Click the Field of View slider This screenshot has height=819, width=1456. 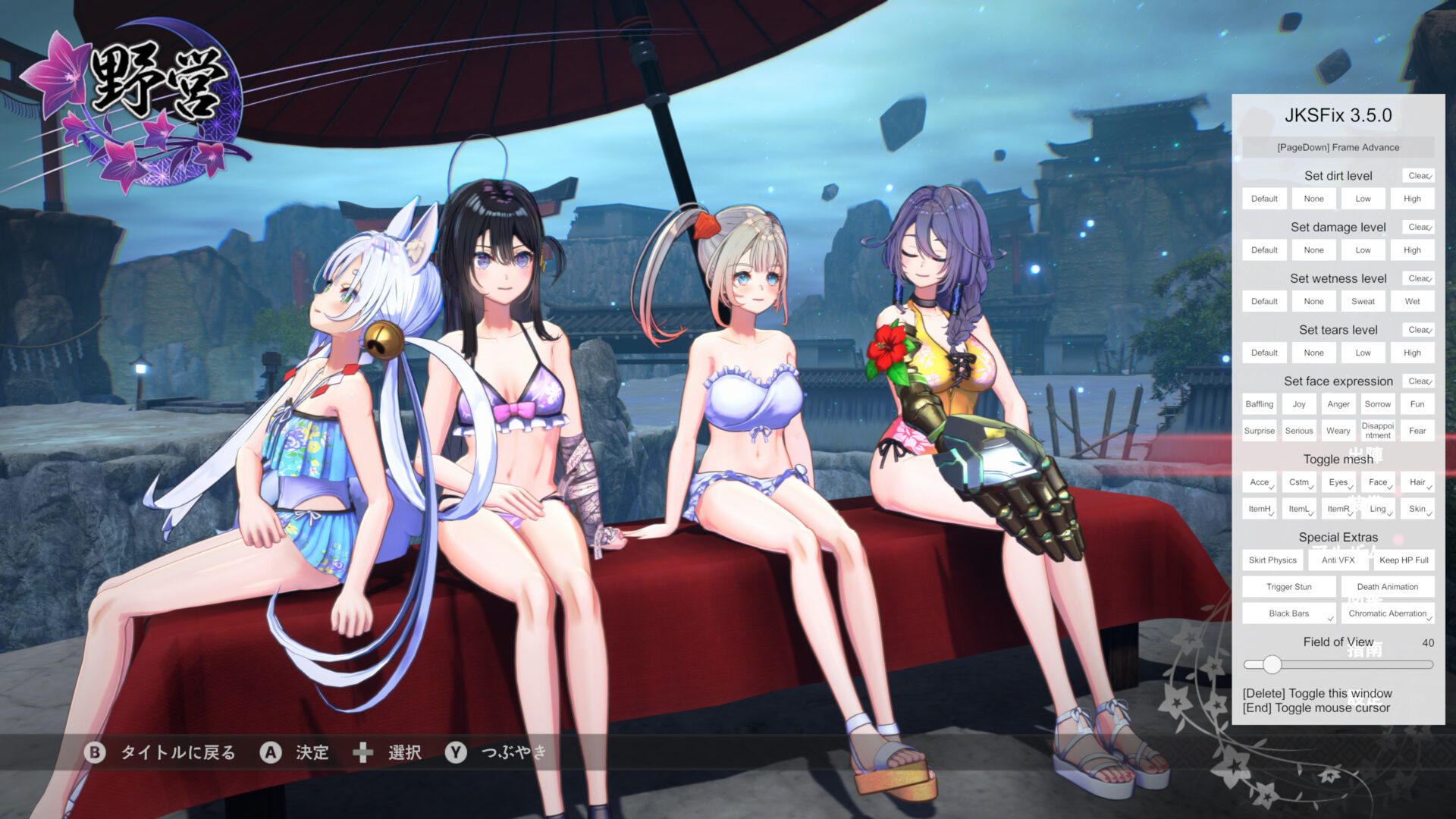pos(1271,664)
